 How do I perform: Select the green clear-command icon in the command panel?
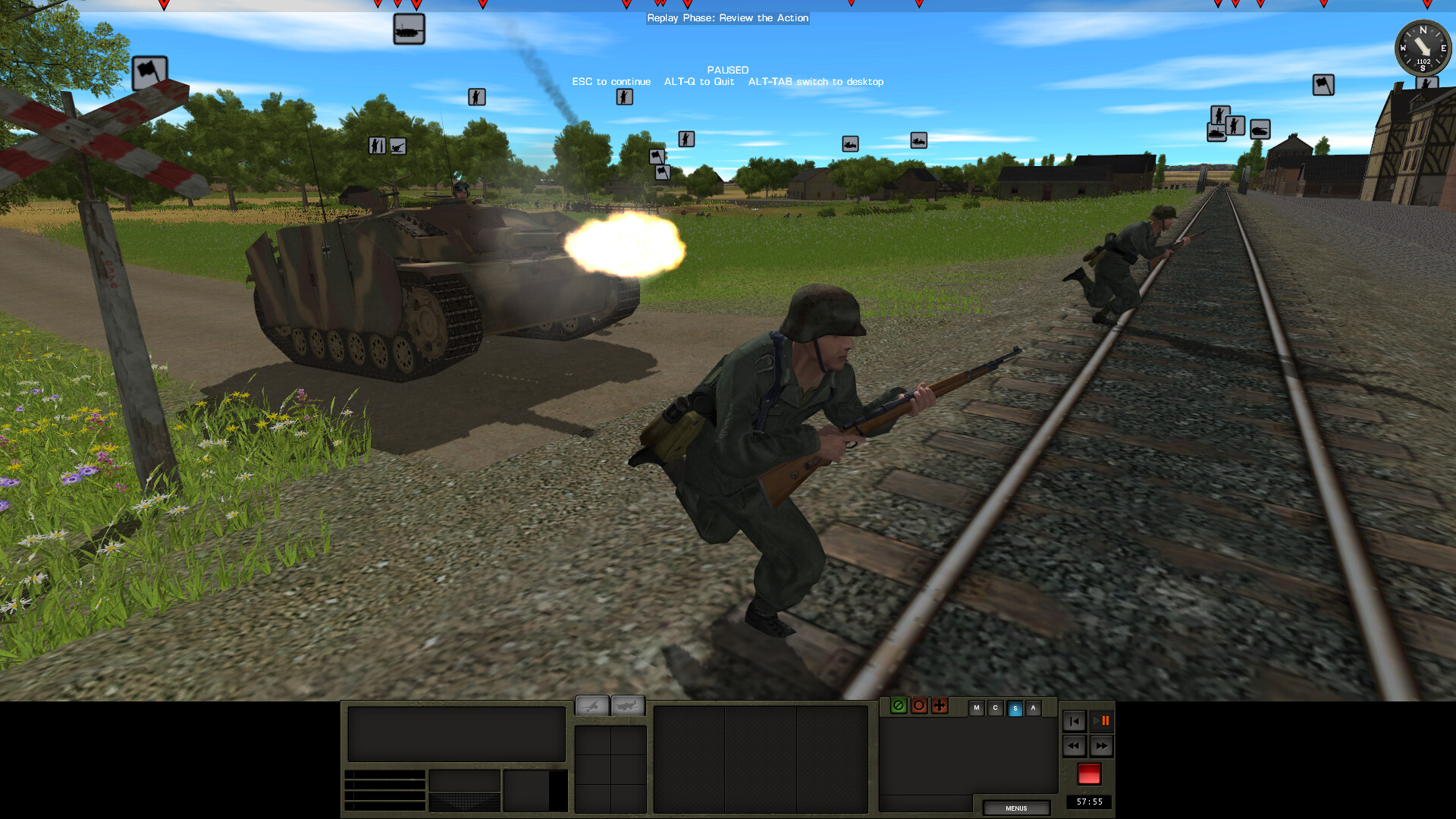899,706
